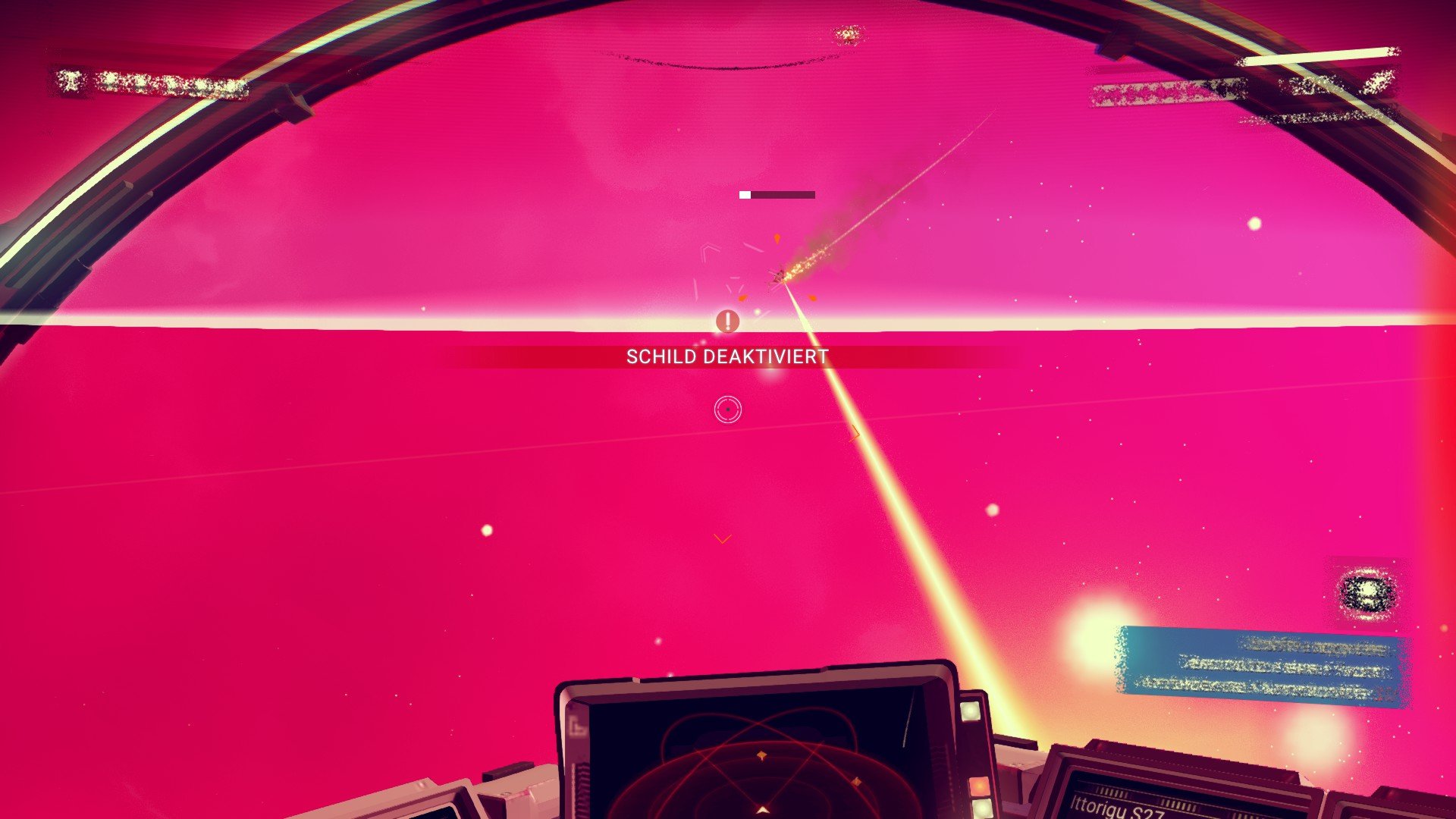Click the exclamation warning icon
The image size is (1456, 819).
(727, 322)
